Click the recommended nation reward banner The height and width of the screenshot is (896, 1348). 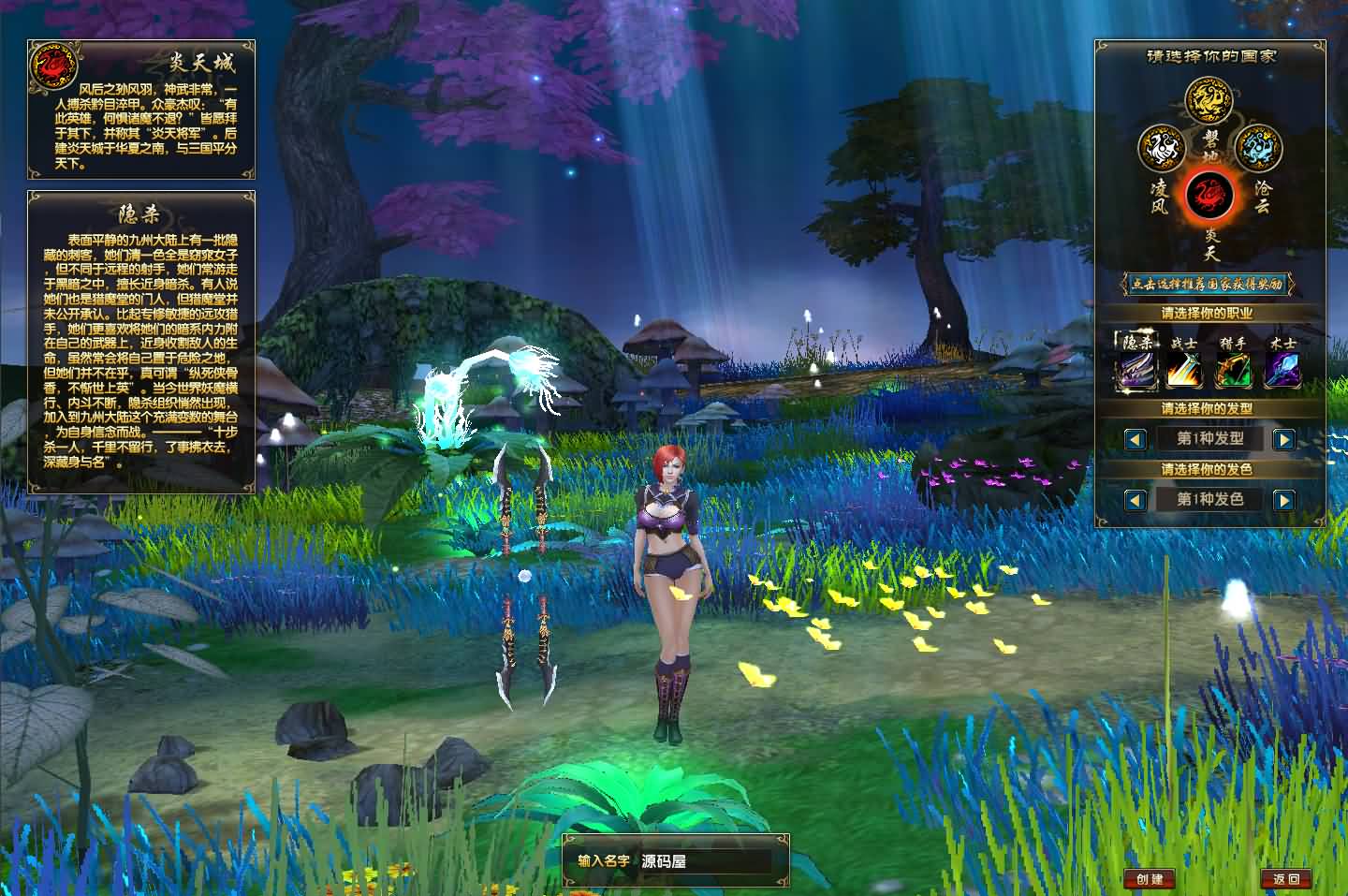1209,279
